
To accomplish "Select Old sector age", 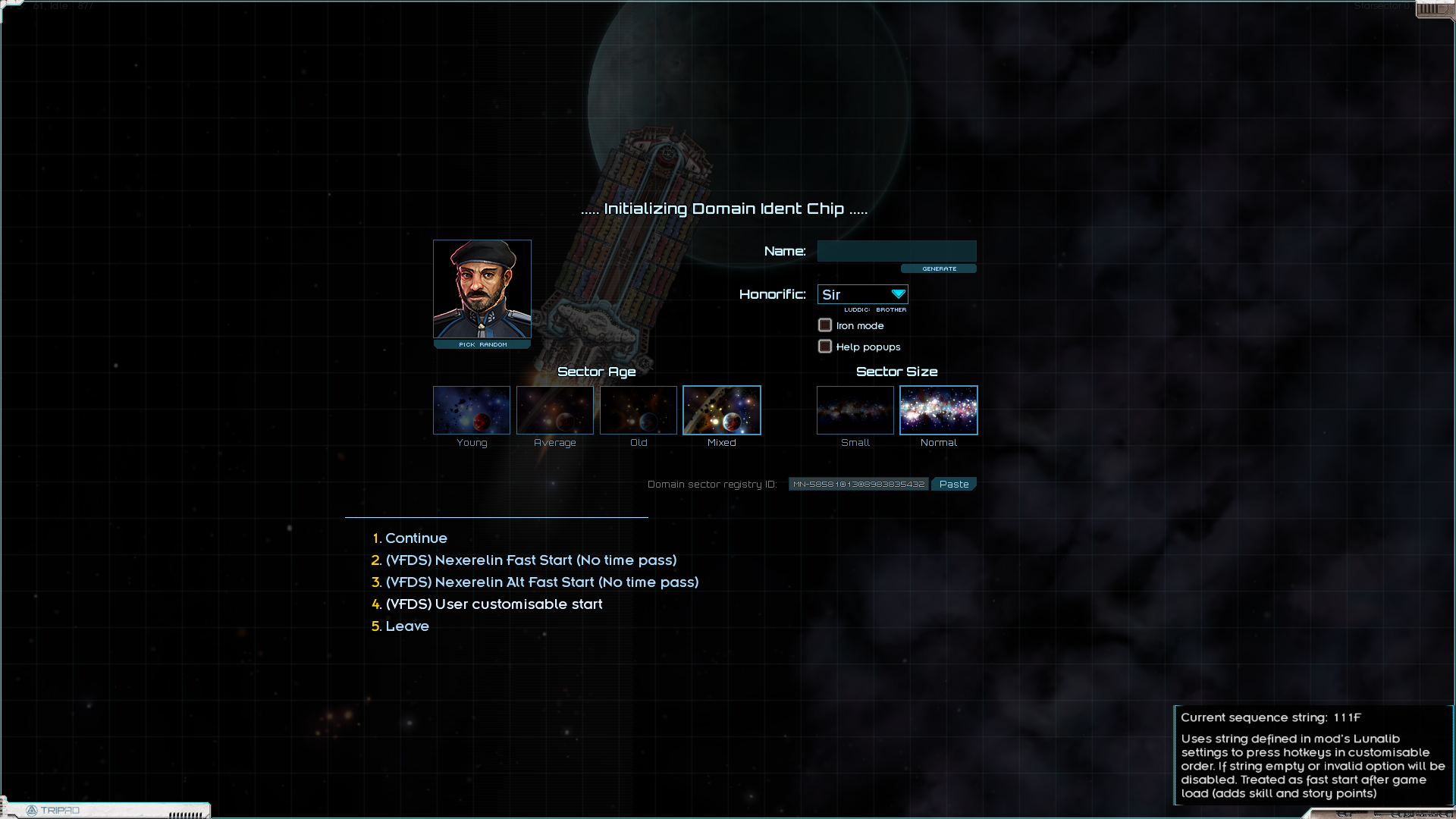I will point(639,410).
